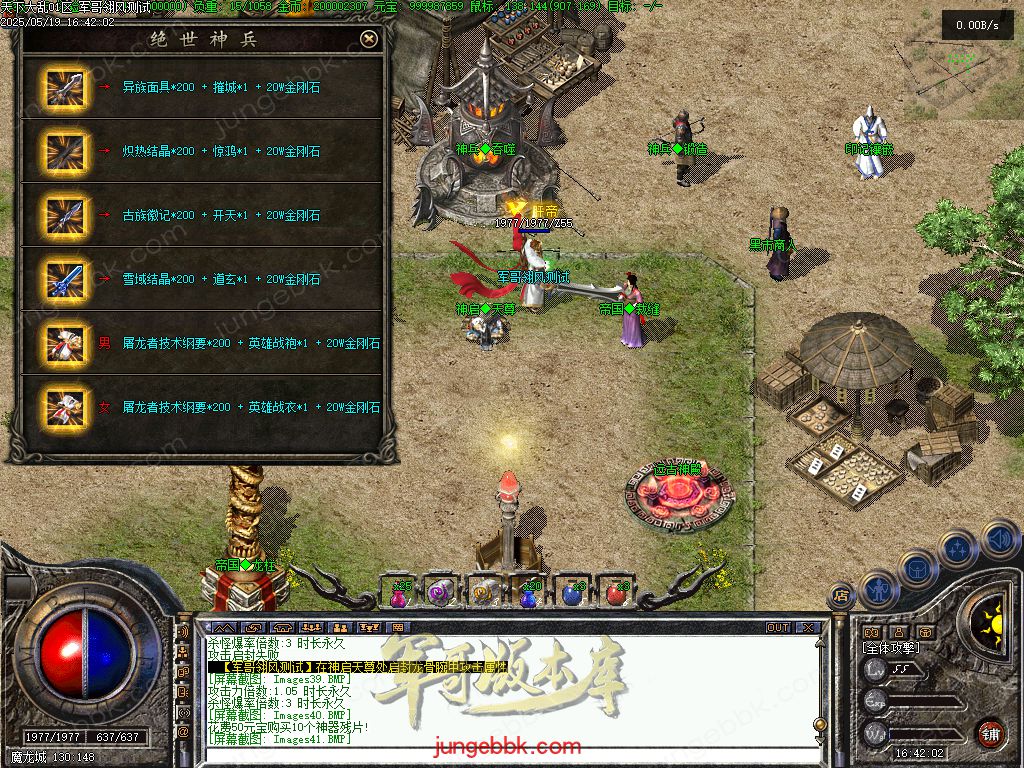The height and width of the screenshot is (768, 1024).
Task: Open the 店 shop button
Action: coord(841,594)
